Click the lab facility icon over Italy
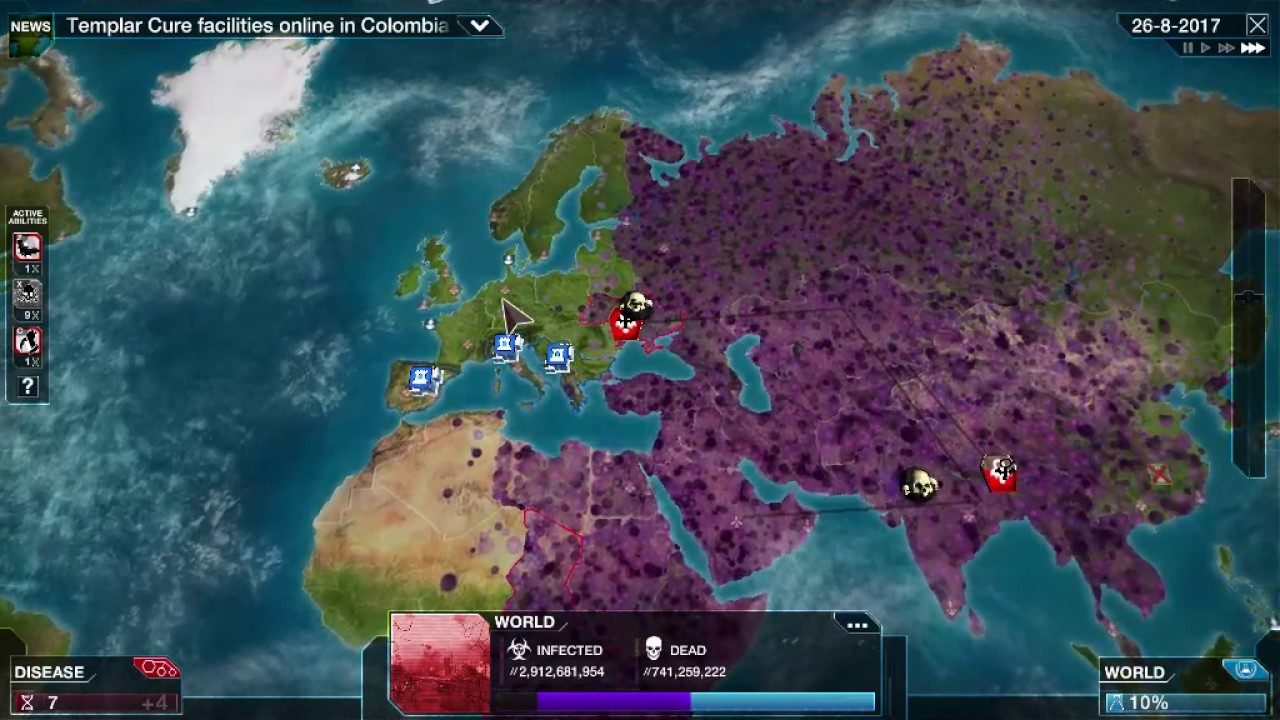The height and width of the screenshot is (720, 1280). (505, 343)
